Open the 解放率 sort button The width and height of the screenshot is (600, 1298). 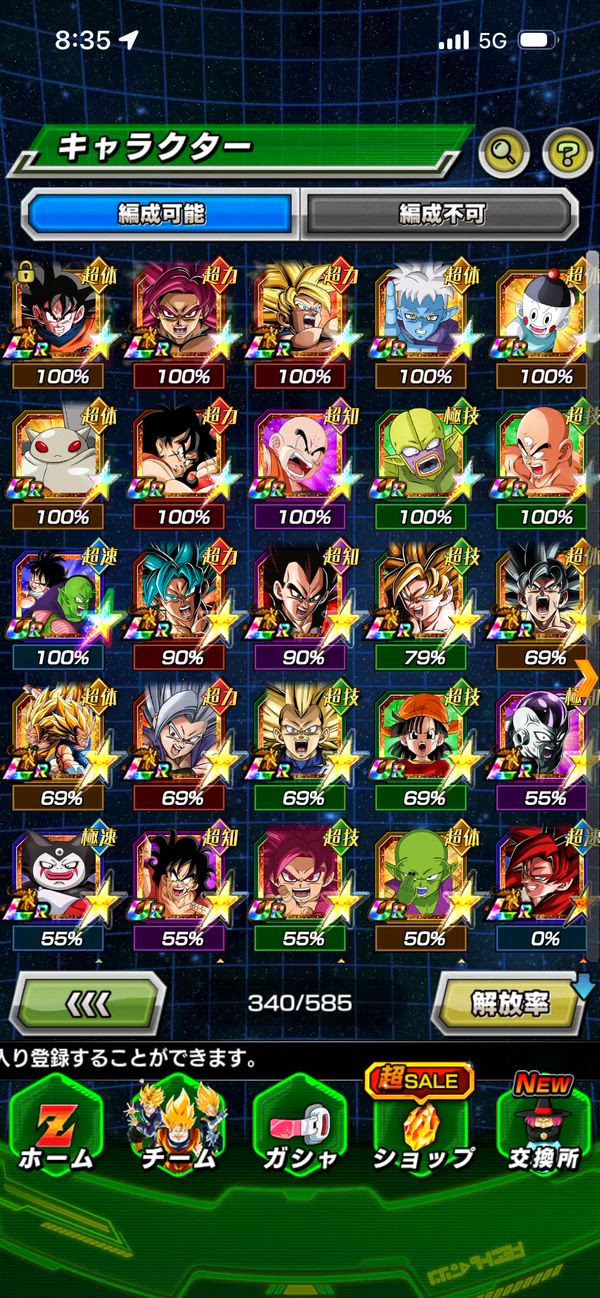click(510, 1002)
